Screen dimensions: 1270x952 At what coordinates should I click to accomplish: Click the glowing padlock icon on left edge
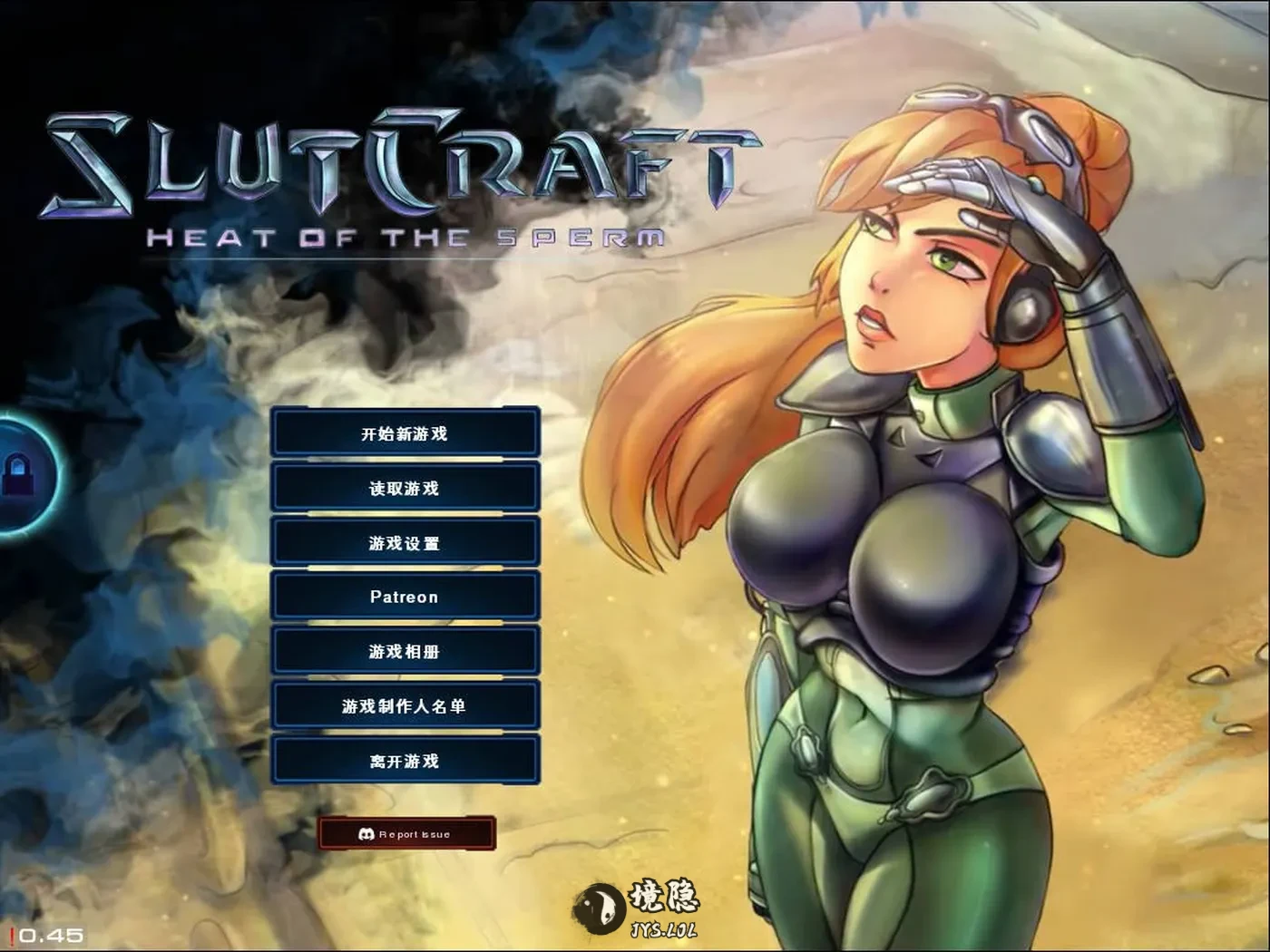(16, 471)
